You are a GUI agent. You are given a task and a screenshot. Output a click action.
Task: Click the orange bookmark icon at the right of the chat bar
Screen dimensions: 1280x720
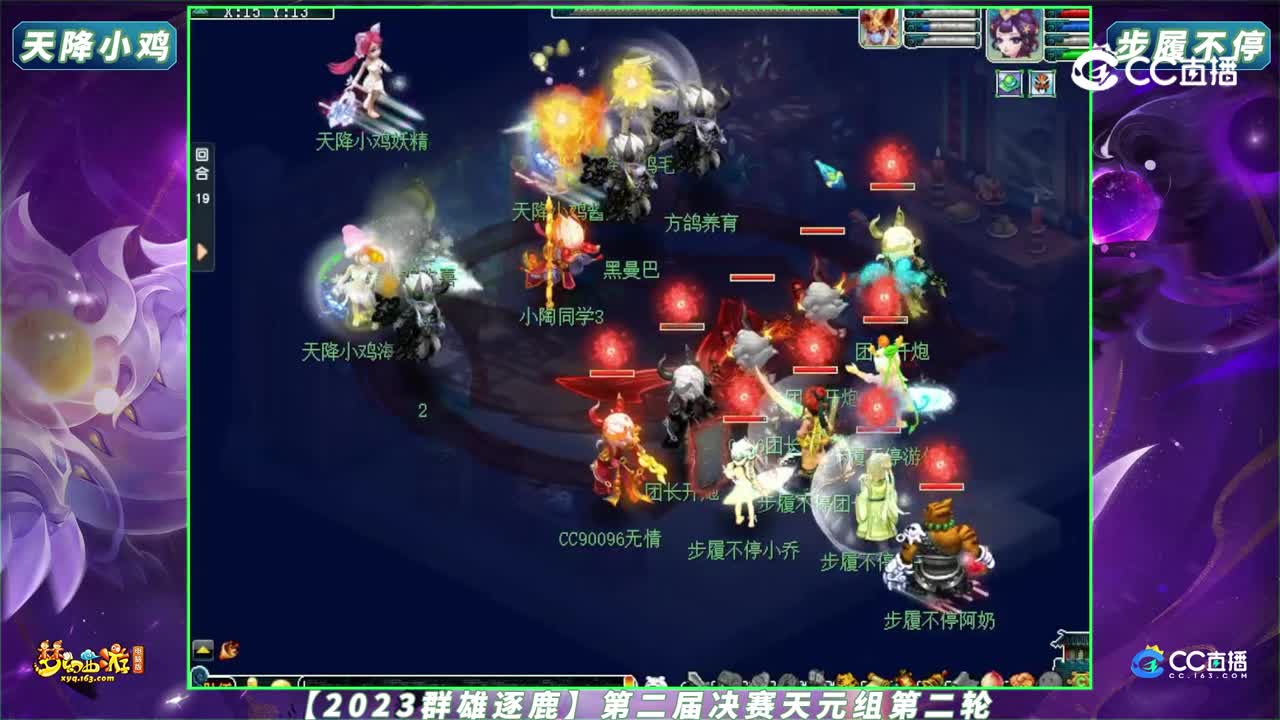tap(628, 680)
